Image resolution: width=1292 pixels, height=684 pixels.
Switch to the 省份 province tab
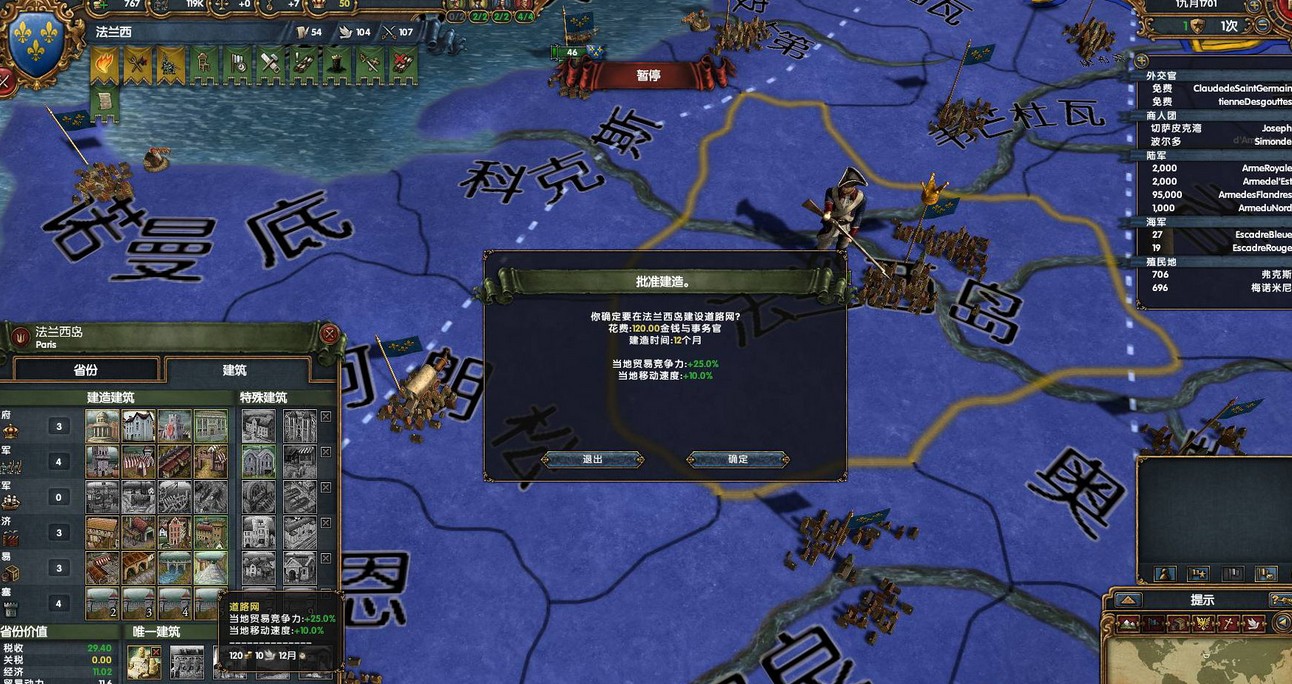(x=85, y=370)
